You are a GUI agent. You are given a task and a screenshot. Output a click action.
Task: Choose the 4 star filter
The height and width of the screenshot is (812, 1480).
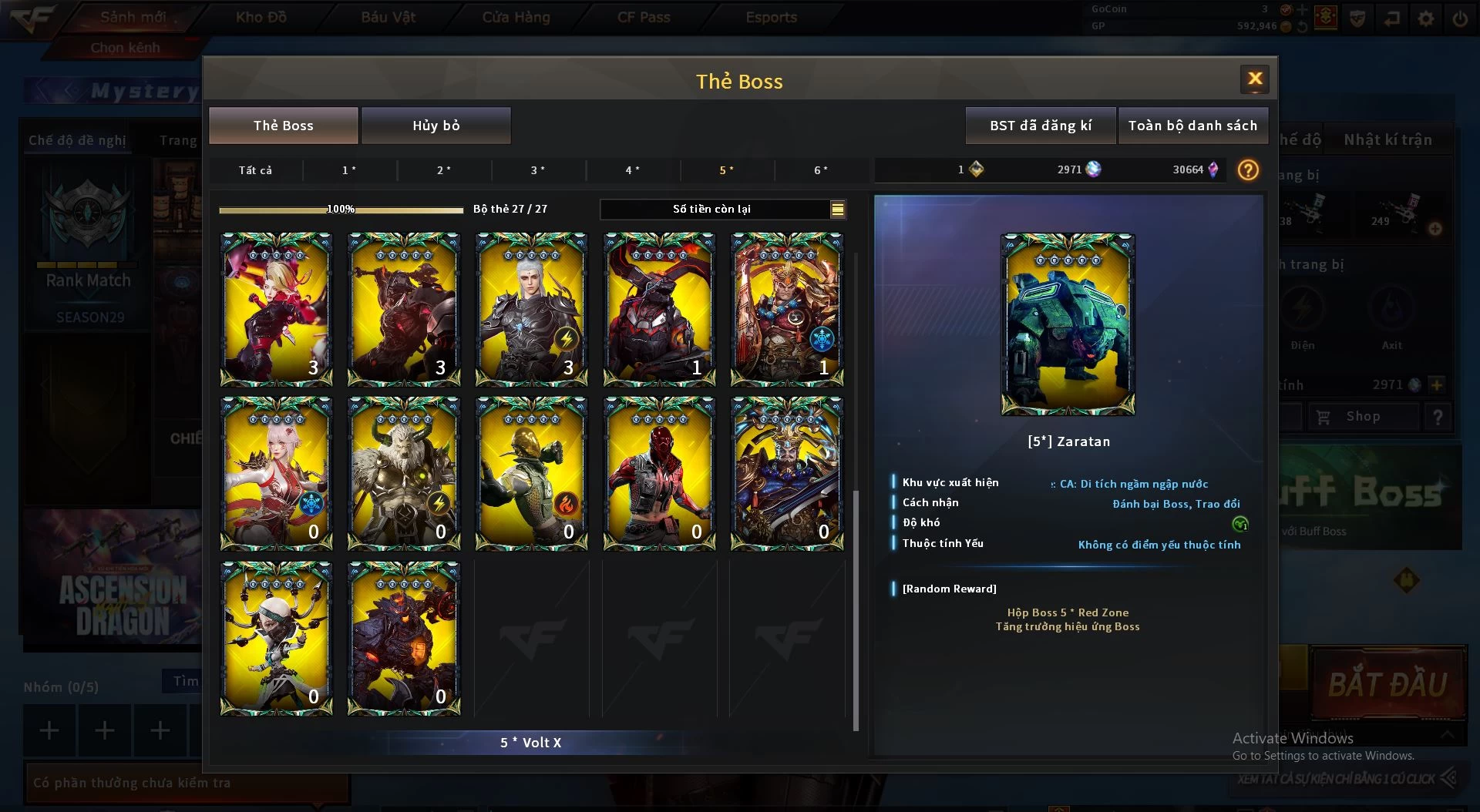coord(633,170)
